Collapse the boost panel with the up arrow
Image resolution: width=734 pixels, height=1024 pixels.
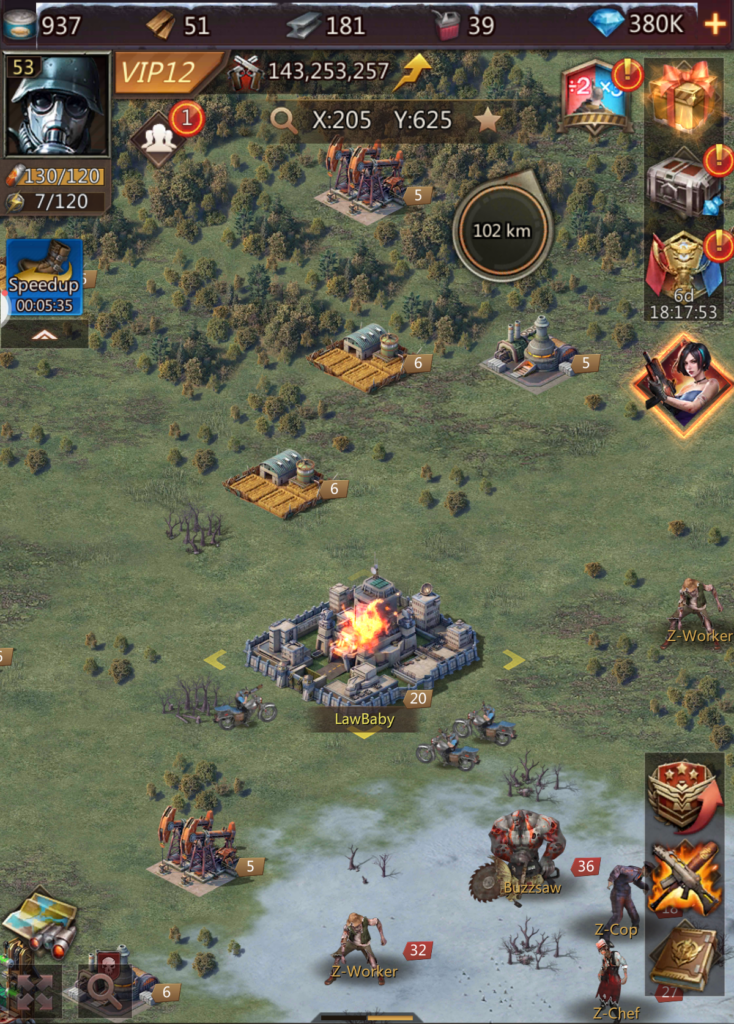44,334
